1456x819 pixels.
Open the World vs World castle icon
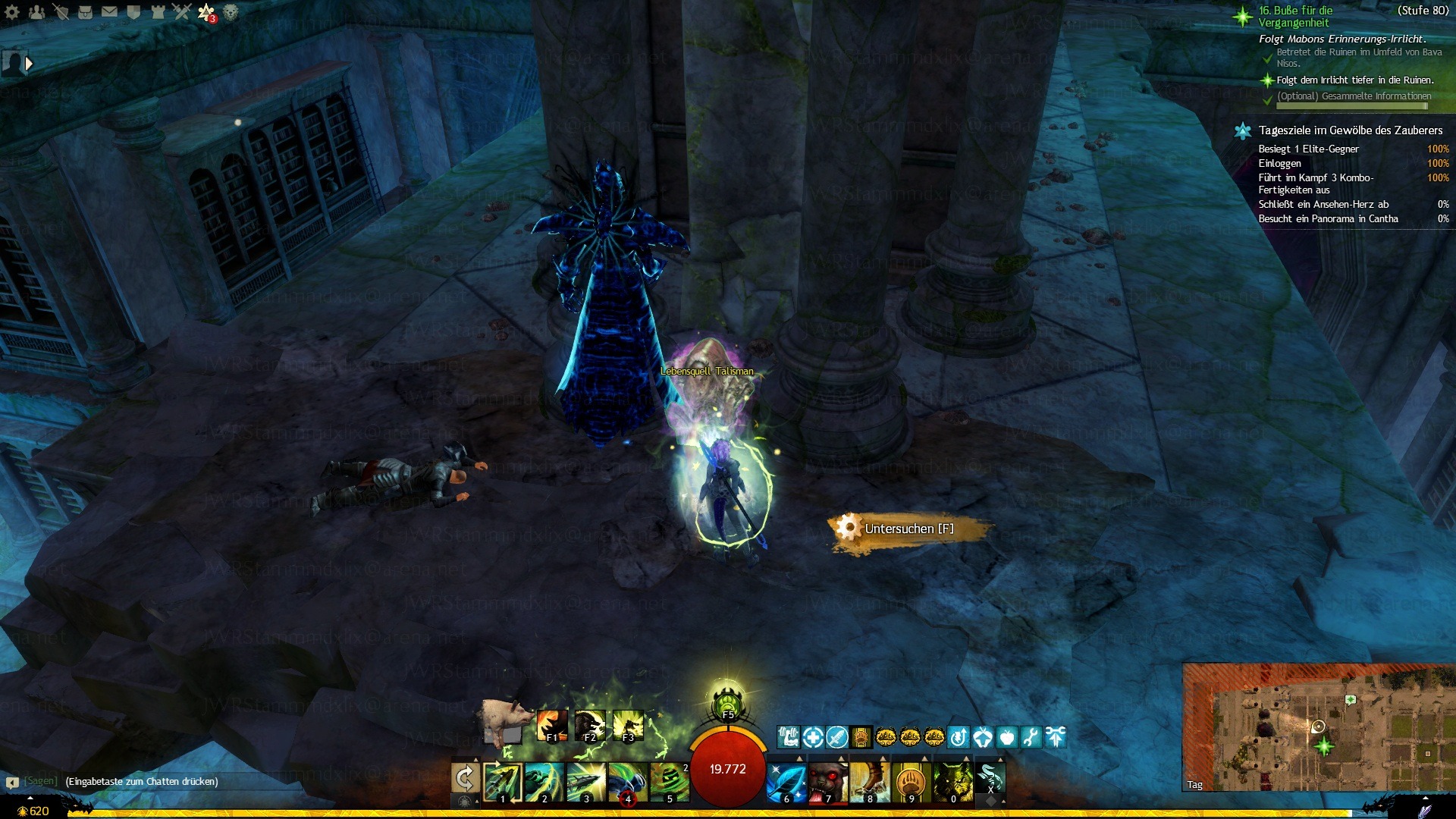(158, 11)
